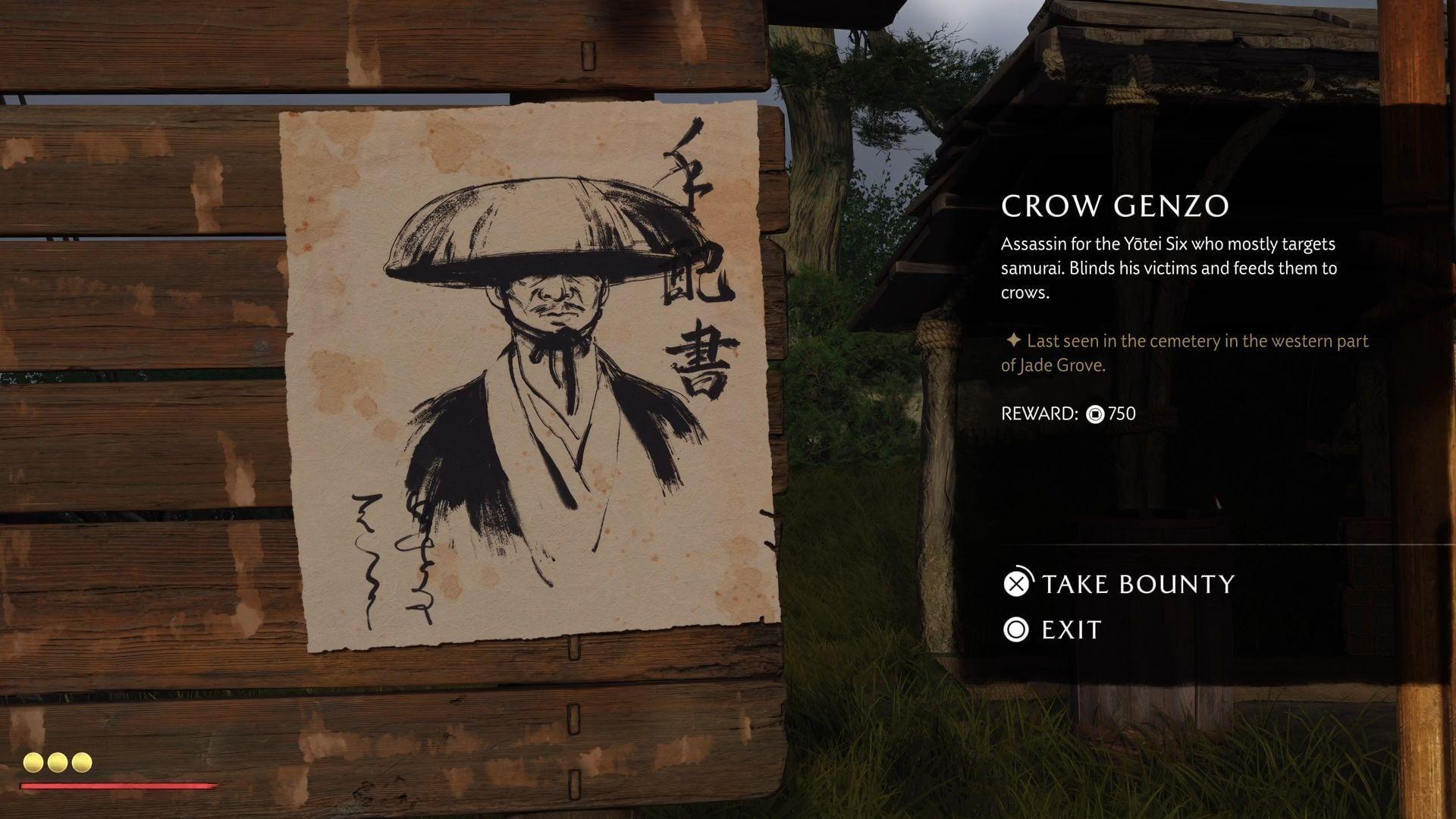Exit the bounty board screen

click(x=1053, y=629)
